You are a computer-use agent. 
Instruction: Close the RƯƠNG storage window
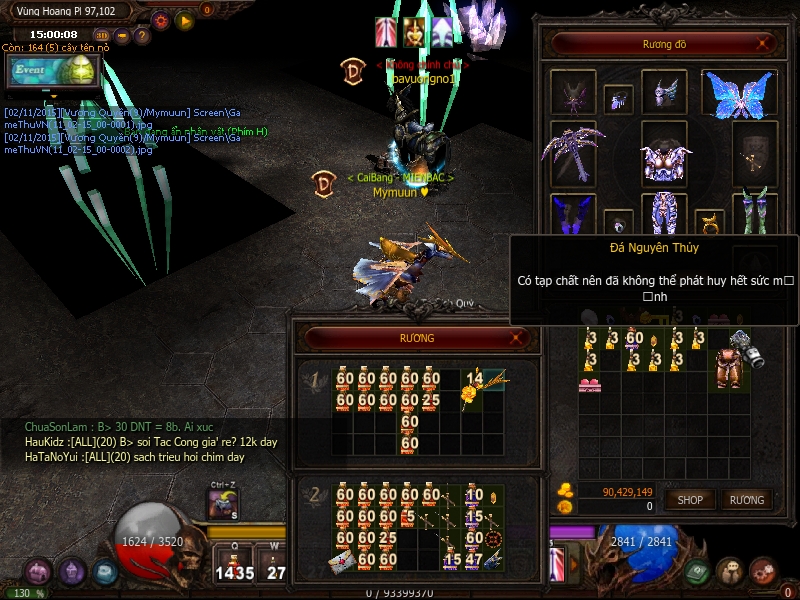[x=518, y=339]
